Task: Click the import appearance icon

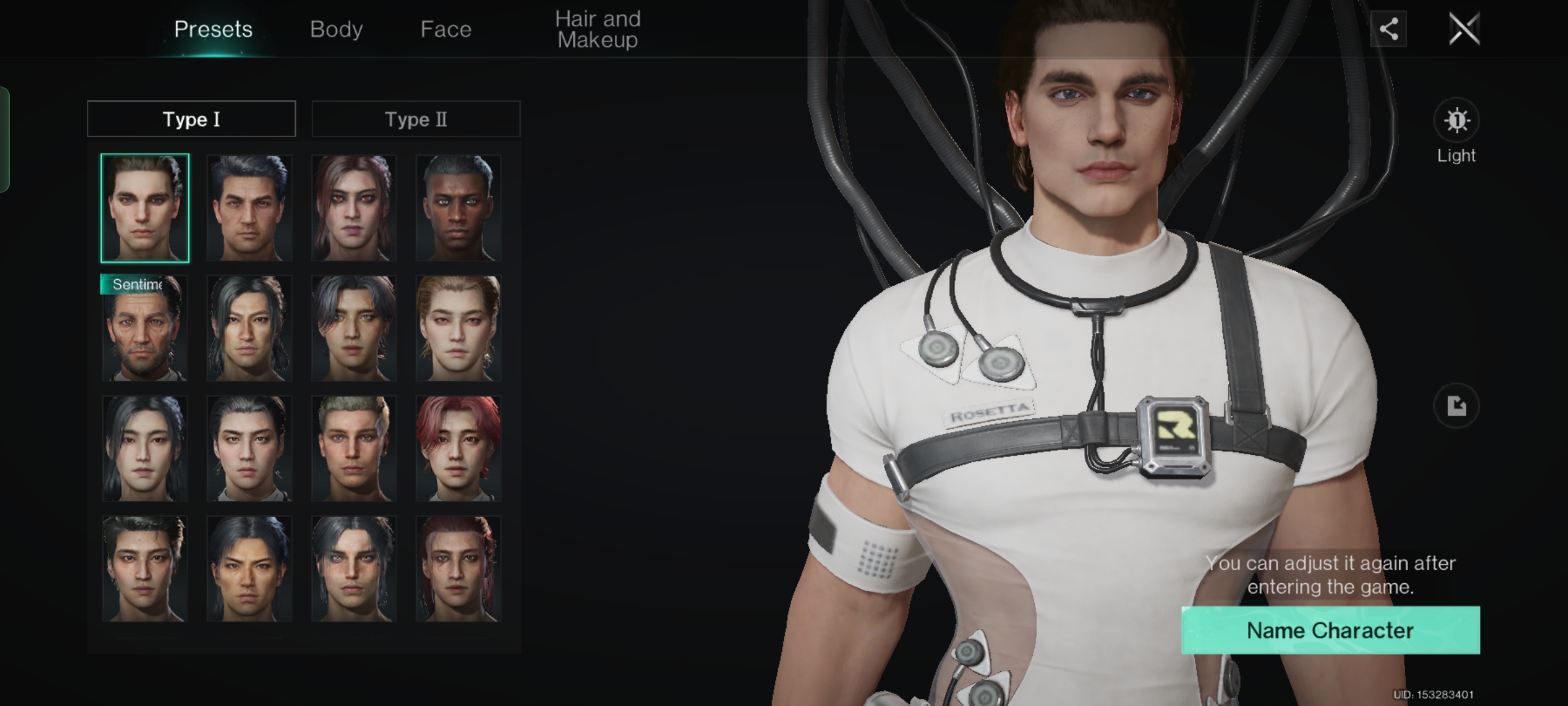Action: coord(1456,406)
